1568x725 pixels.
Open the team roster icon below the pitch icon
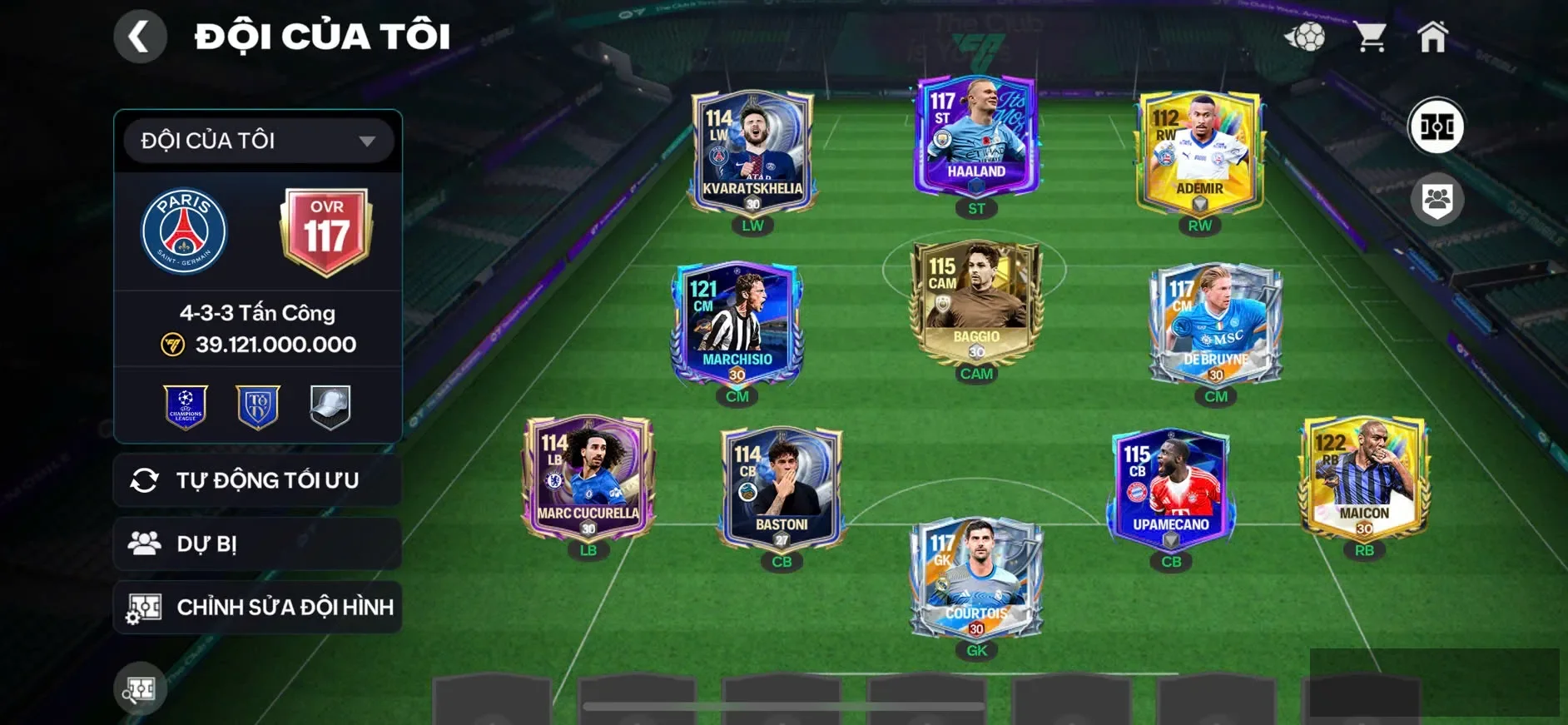coord(1437,197)
